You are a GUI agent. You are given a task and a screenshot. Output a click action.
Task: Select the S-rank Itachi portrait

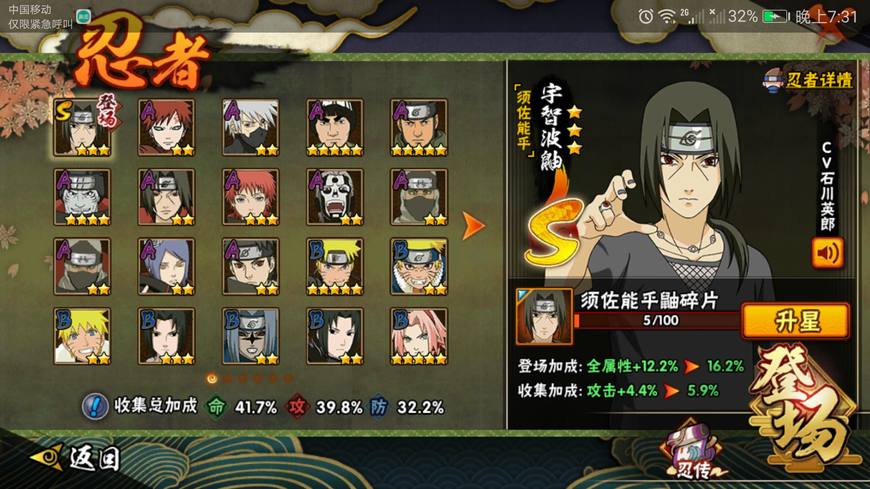82,127
